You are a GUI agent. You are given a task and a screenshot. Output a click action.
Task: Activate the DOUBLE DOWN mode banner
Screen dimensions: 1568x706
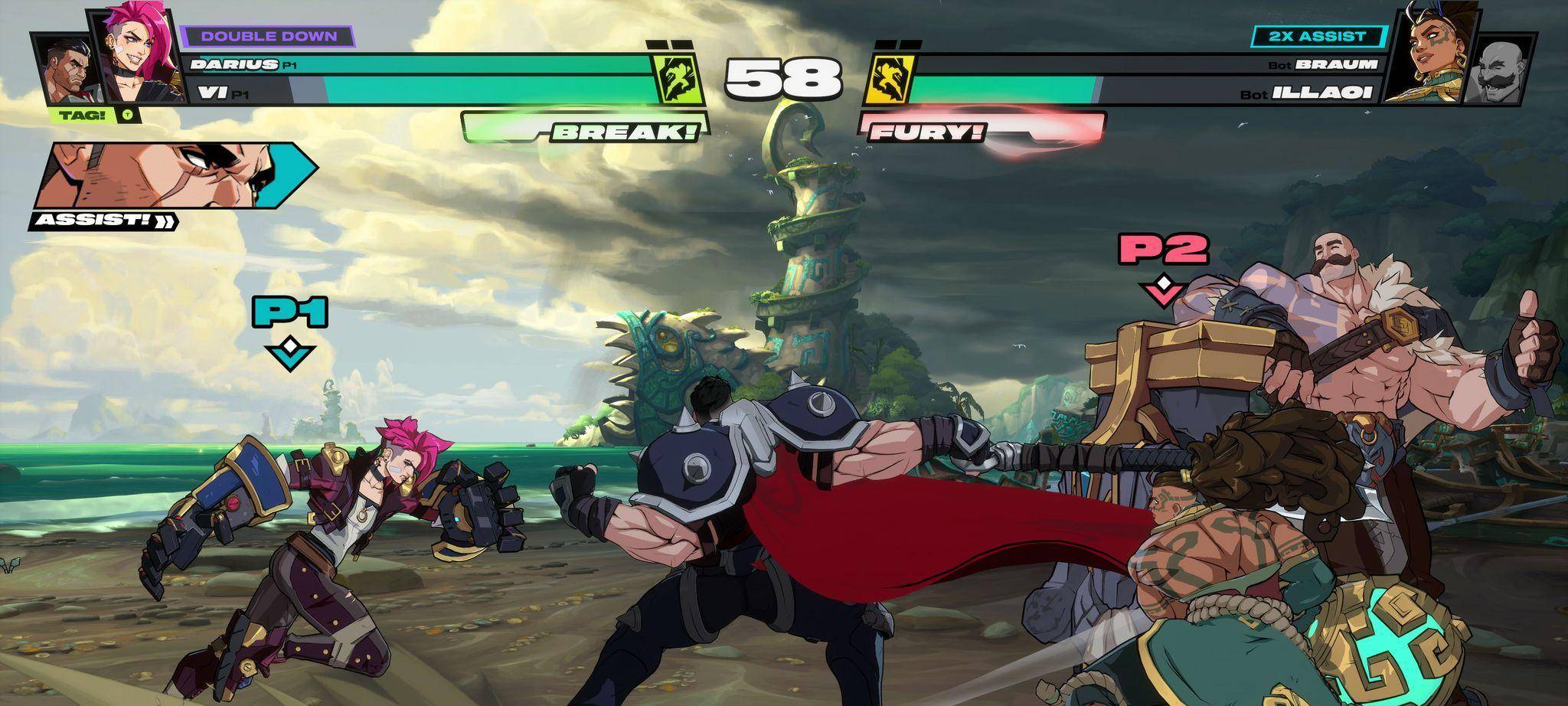point(266,34)
